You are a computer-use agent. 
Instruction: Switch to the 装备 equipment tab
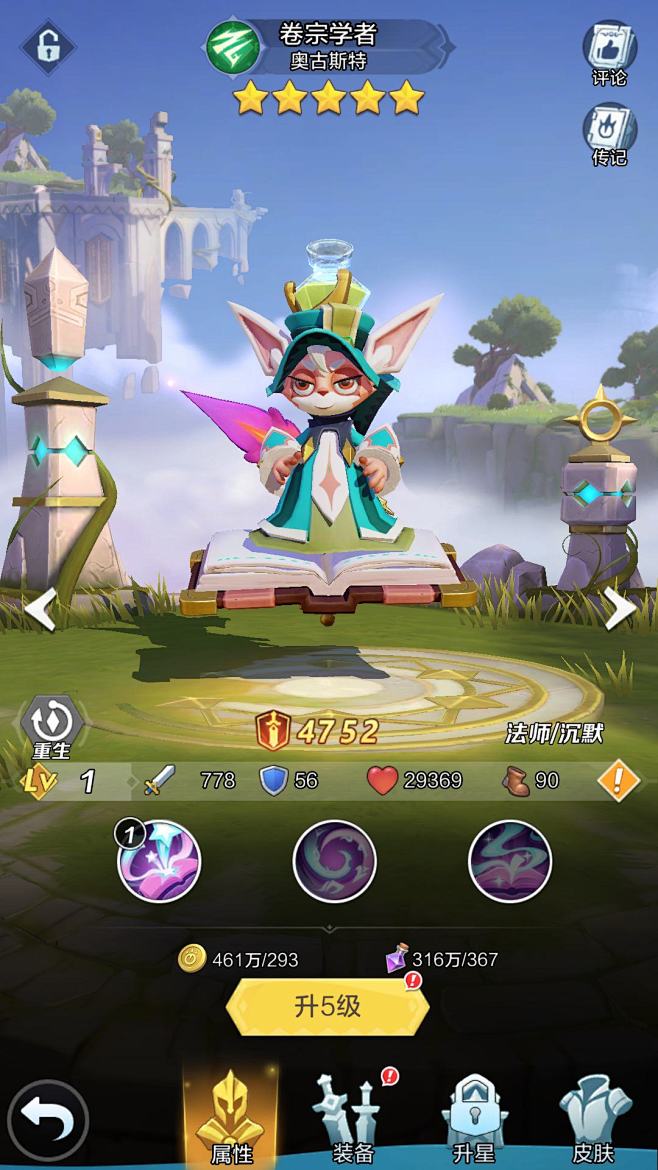[x=352, y=1120]
